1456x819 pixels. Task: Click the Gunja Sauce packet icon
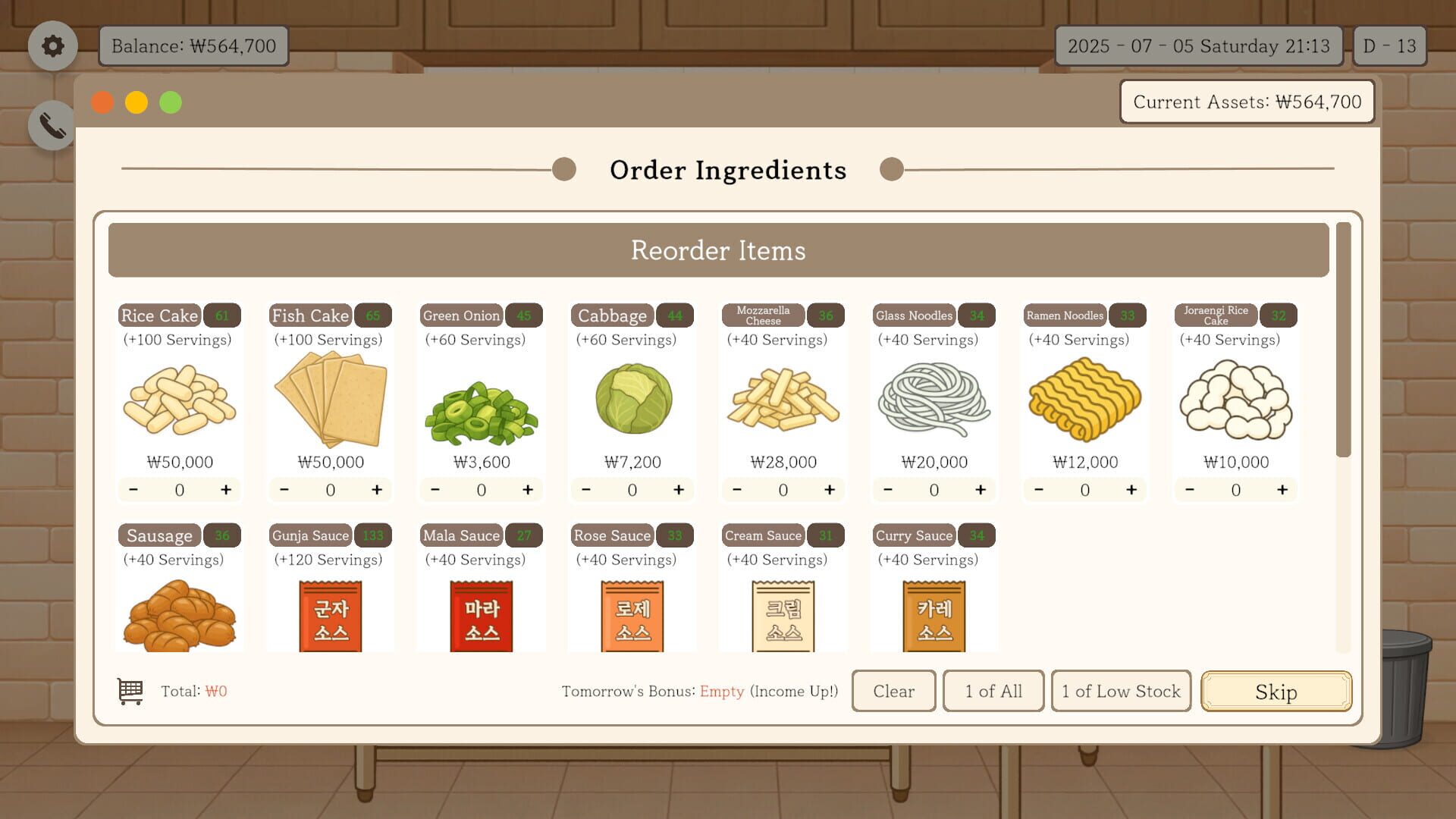click(329, 616)
